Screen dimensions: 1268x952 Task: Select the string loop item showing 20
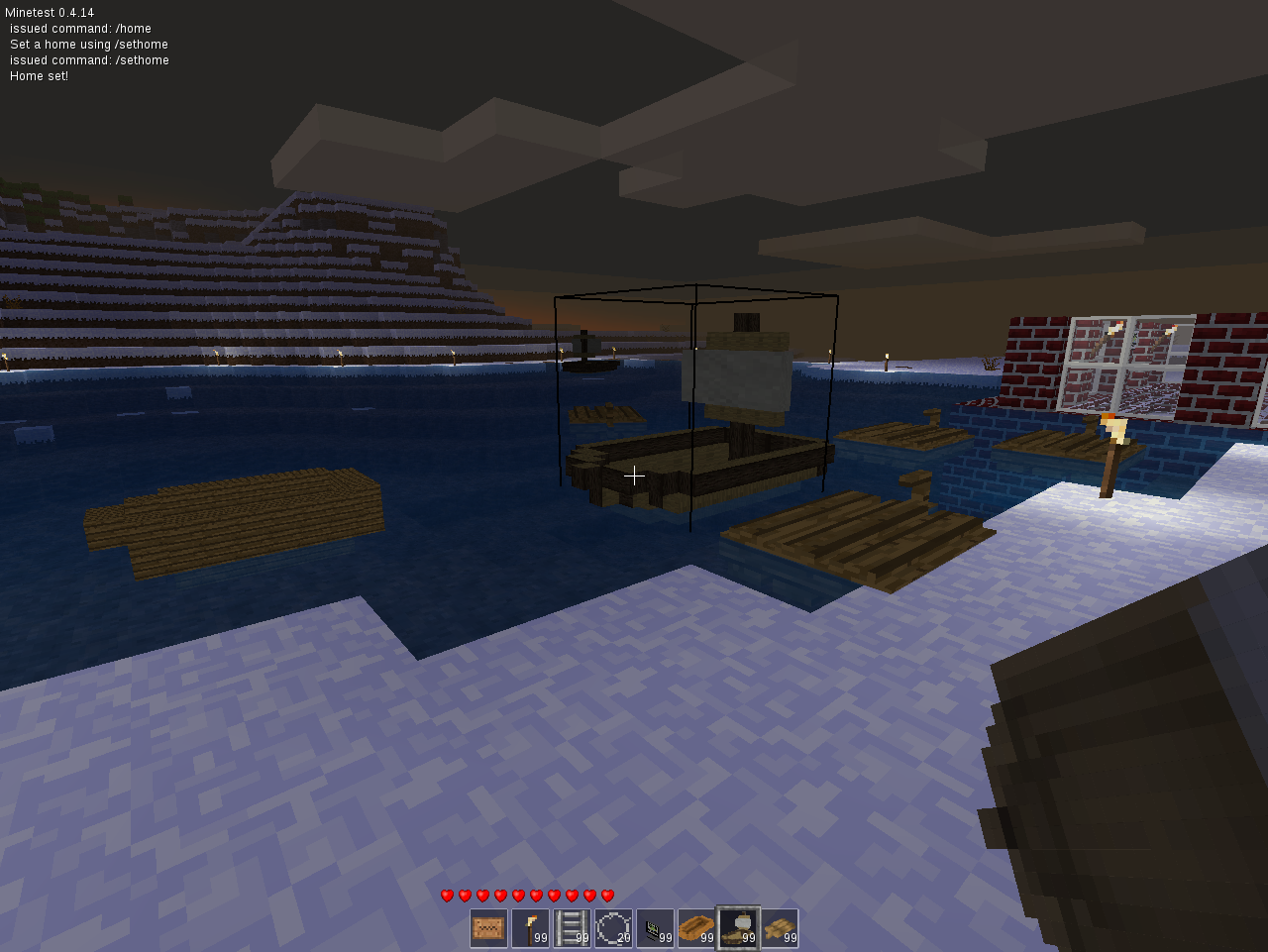pos(612,928)
